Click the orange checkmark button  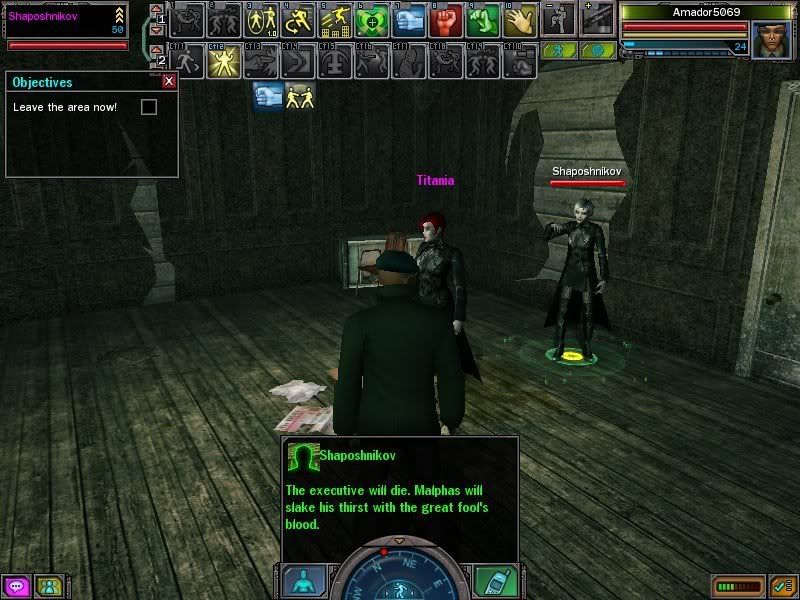[783, 586]
